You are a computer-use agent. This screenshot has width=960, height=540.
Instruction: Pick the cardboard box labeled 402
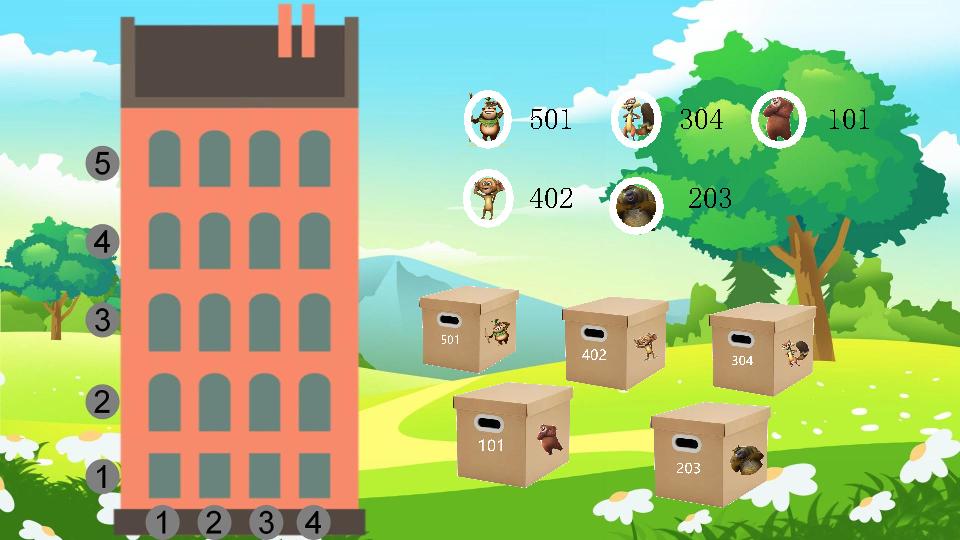(x=614, y=343)
